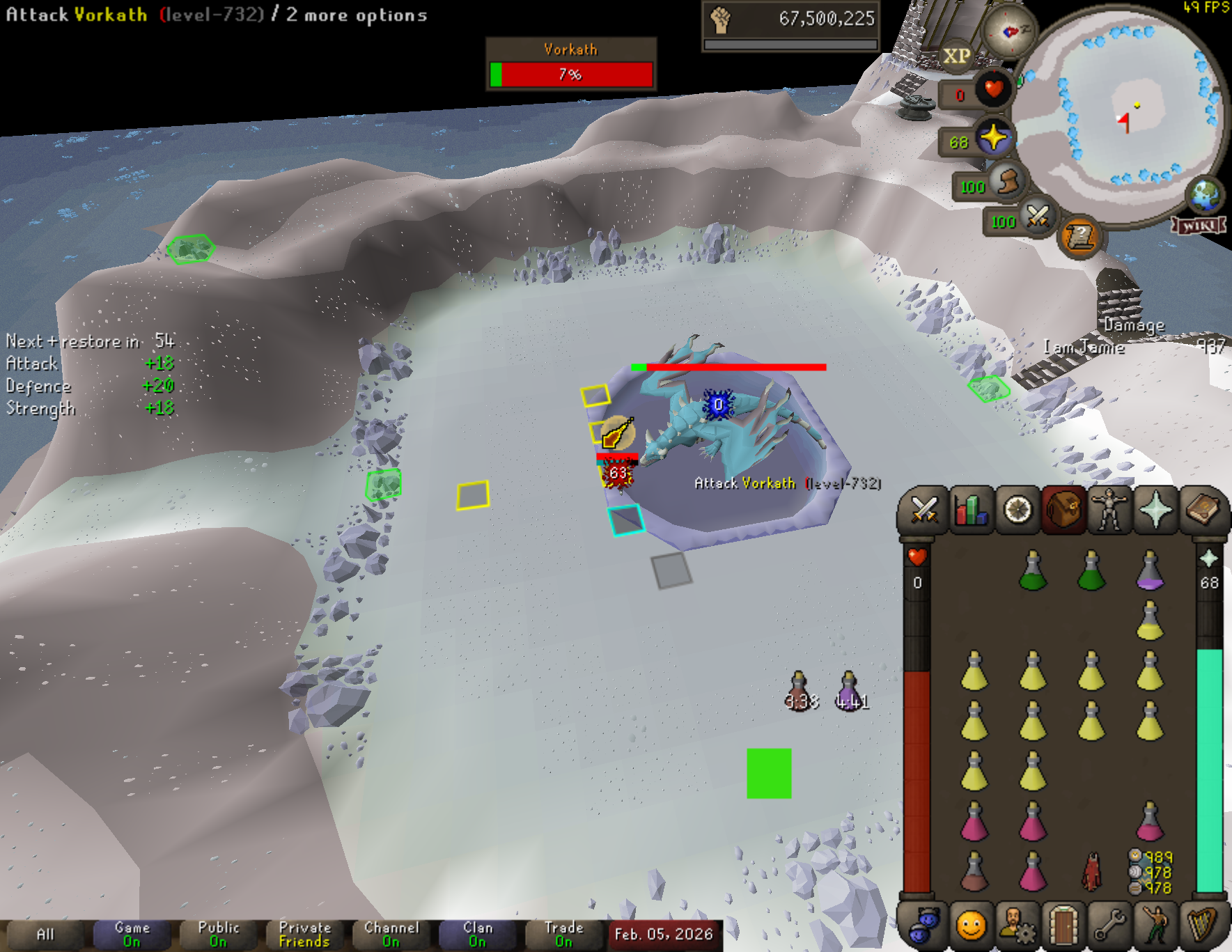Screen dimensions: 1232x952
Task: Open the Prayer tab
Action: [x=1156, y=510]
